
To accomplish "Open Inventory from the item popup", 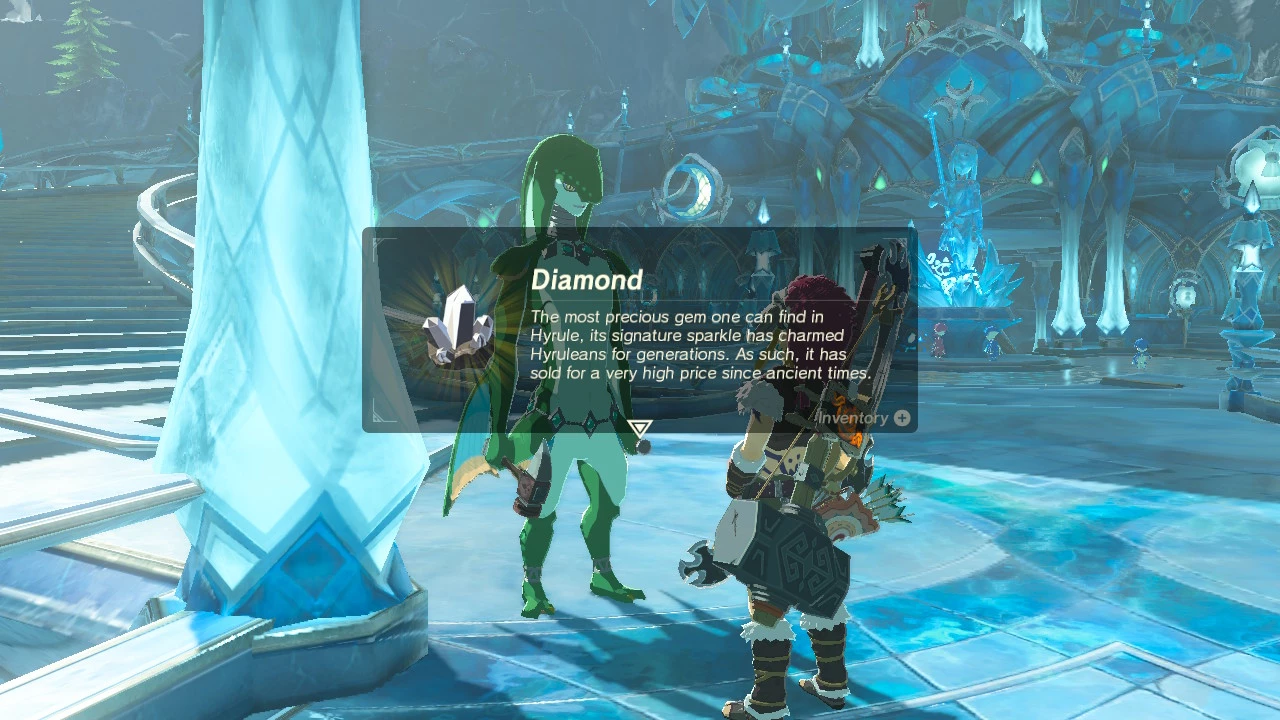I will (x=865, y=418).
